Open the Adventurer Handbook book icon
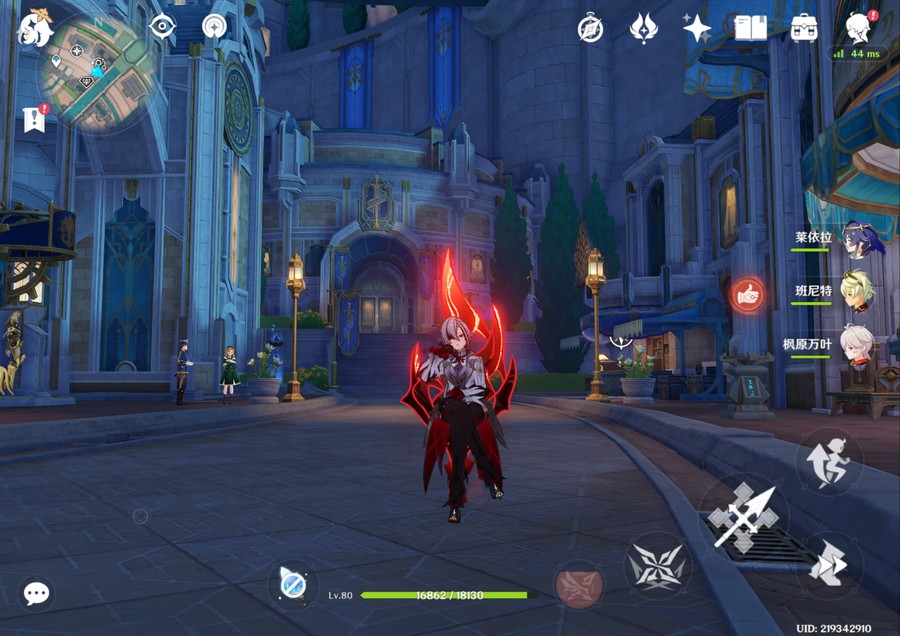Screen dimensions: 900x636 tap(750, 28)
